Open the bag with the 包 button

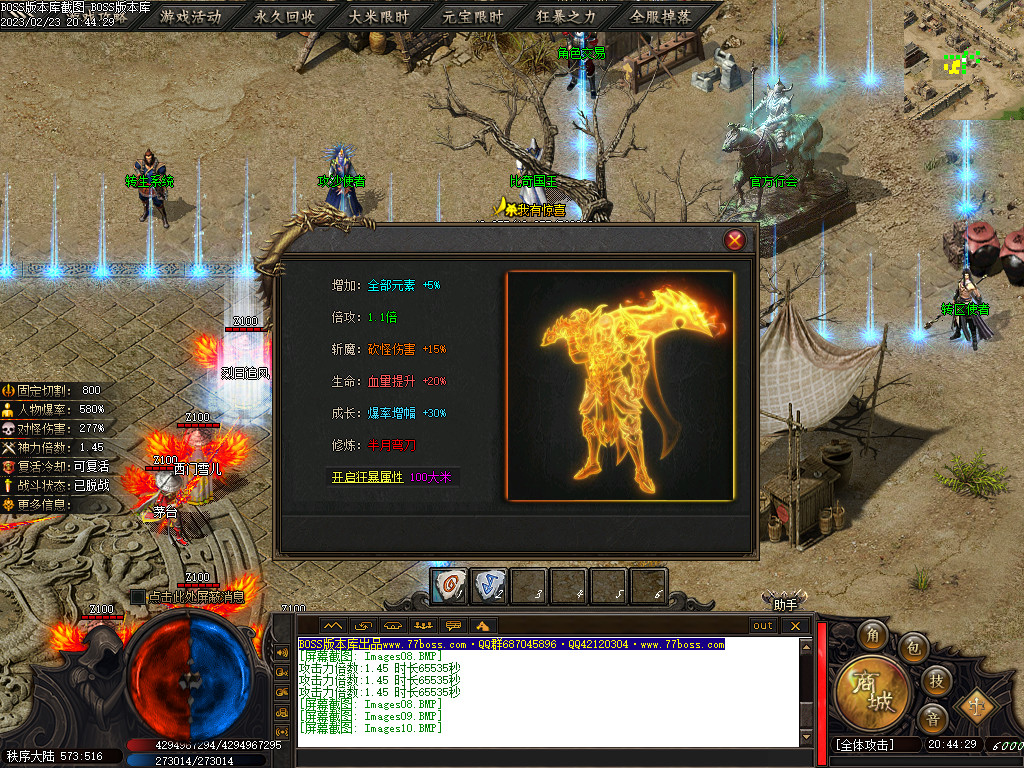click(x=913, y=648)
